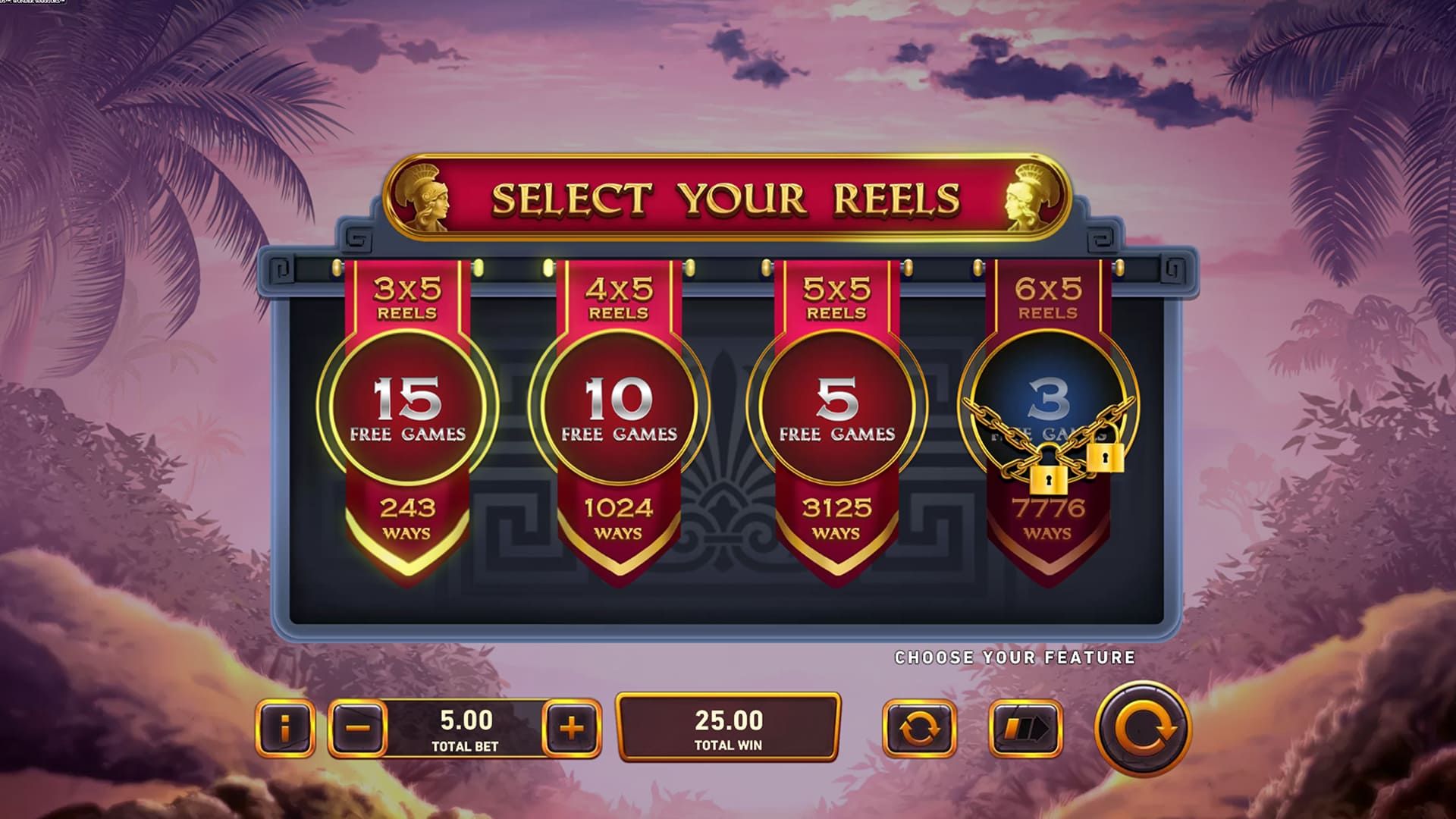1456x819 pixels.
Task: Click the locked 6x5 reels option
Action: [x=1048, y=409]
